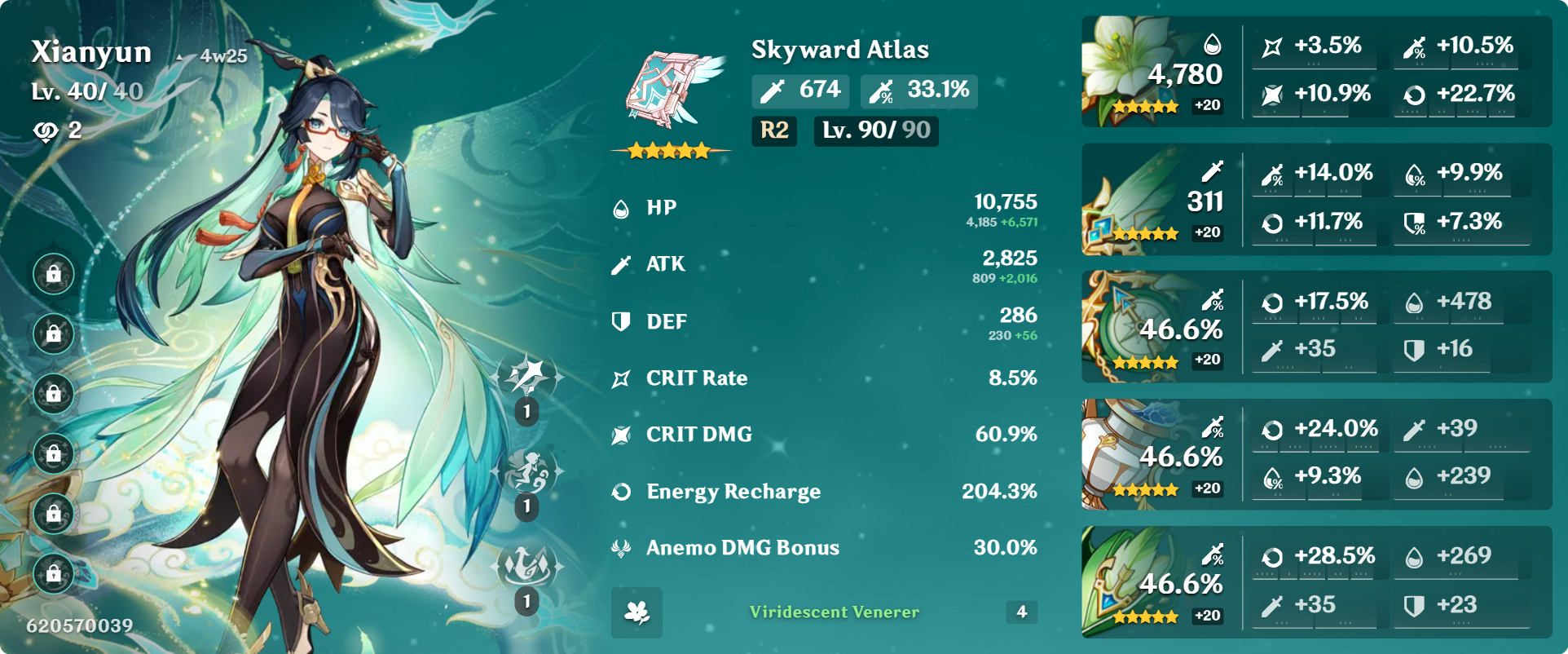Click the Elemental Burst talent icon
Screen dimensions: 1568x654
tap(526, 563)
